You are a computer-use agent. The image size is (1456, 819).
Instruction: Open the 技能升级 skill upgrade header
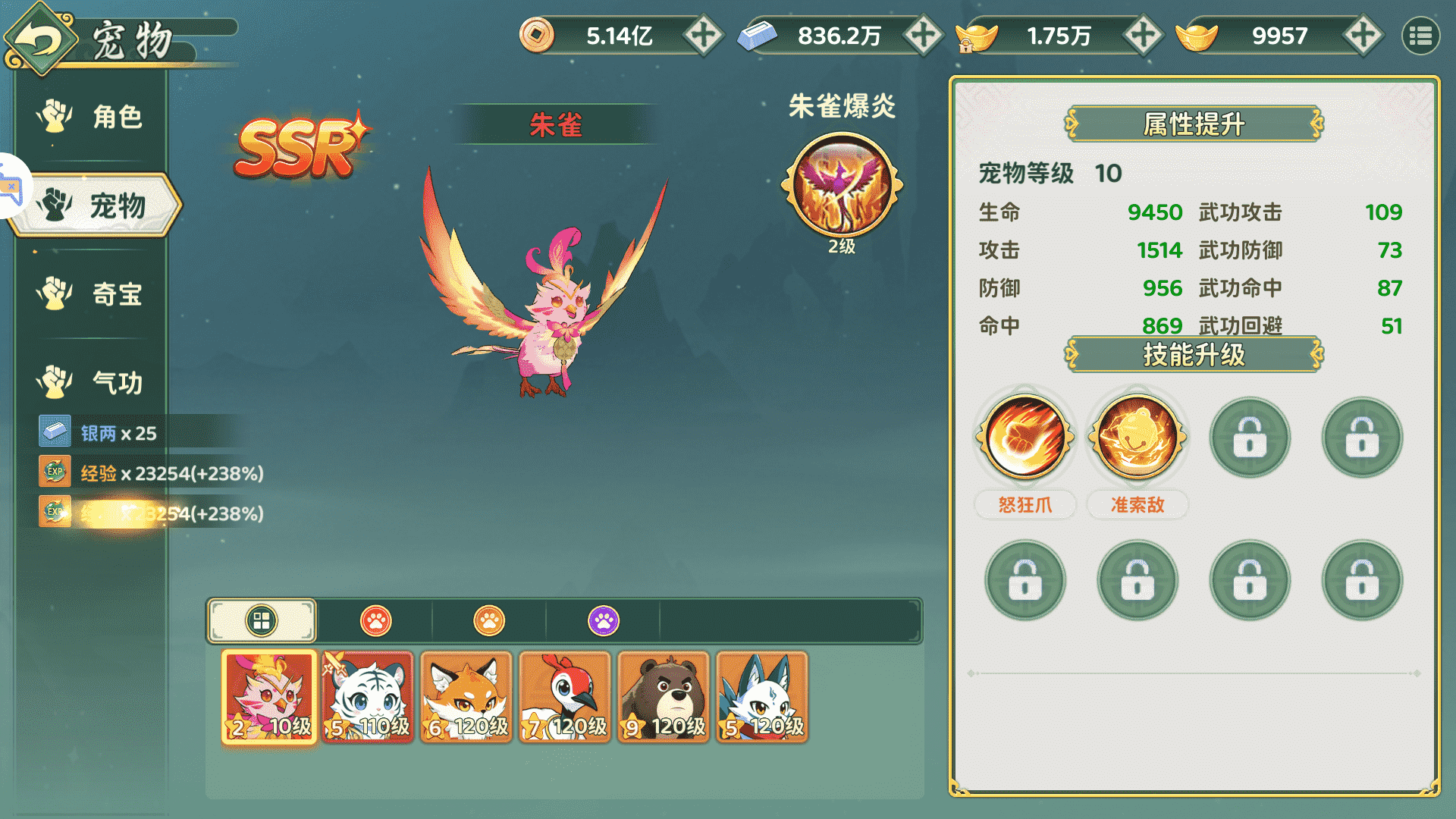[x=1194, y=354]
